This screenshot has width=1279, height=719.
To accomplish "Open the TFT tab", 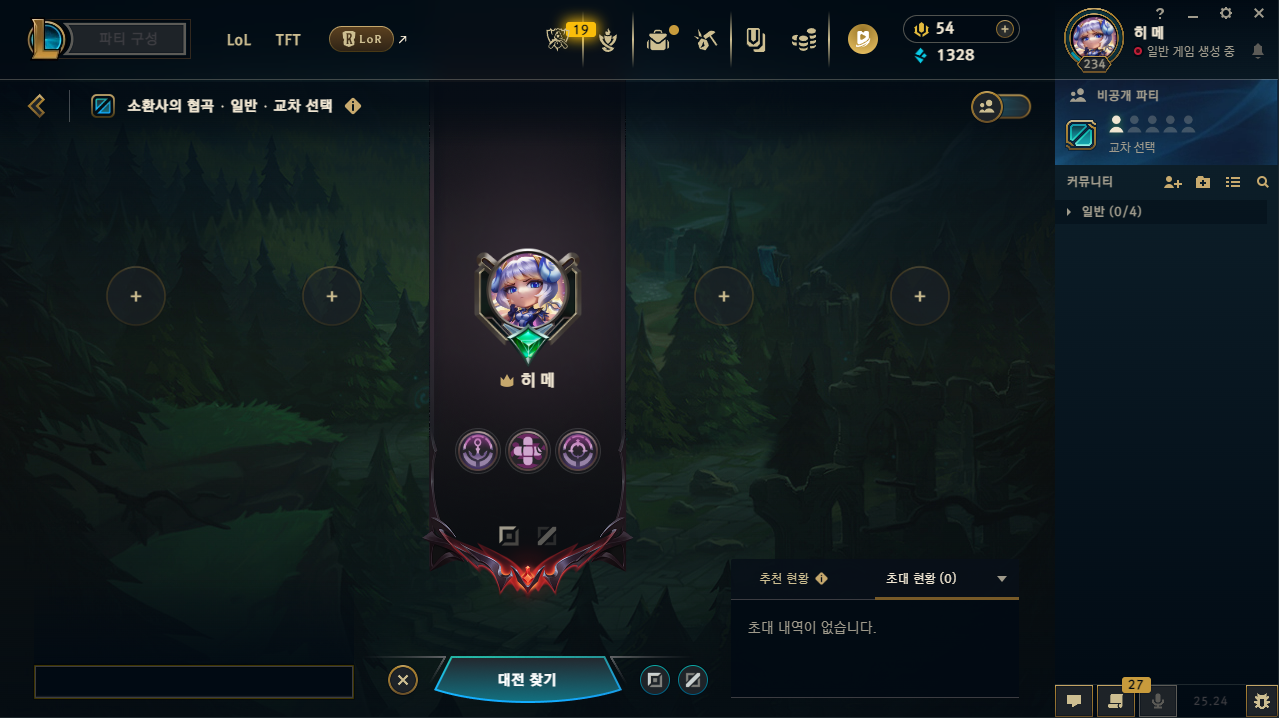I will click(288, 40).
